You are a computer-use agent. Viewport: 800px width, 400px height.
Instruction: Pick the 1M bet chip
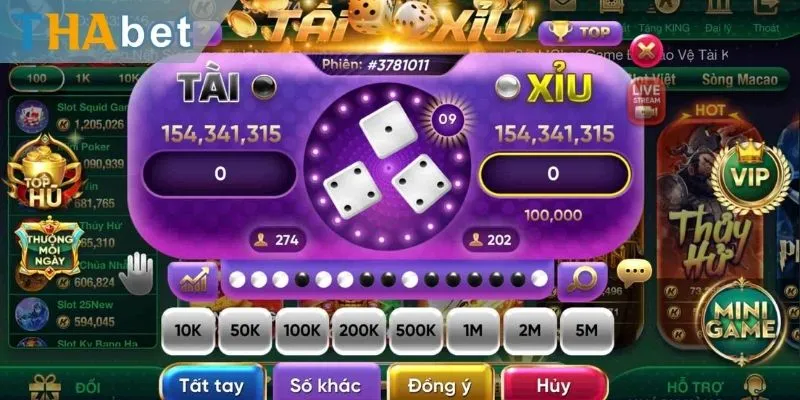(473, 329)
